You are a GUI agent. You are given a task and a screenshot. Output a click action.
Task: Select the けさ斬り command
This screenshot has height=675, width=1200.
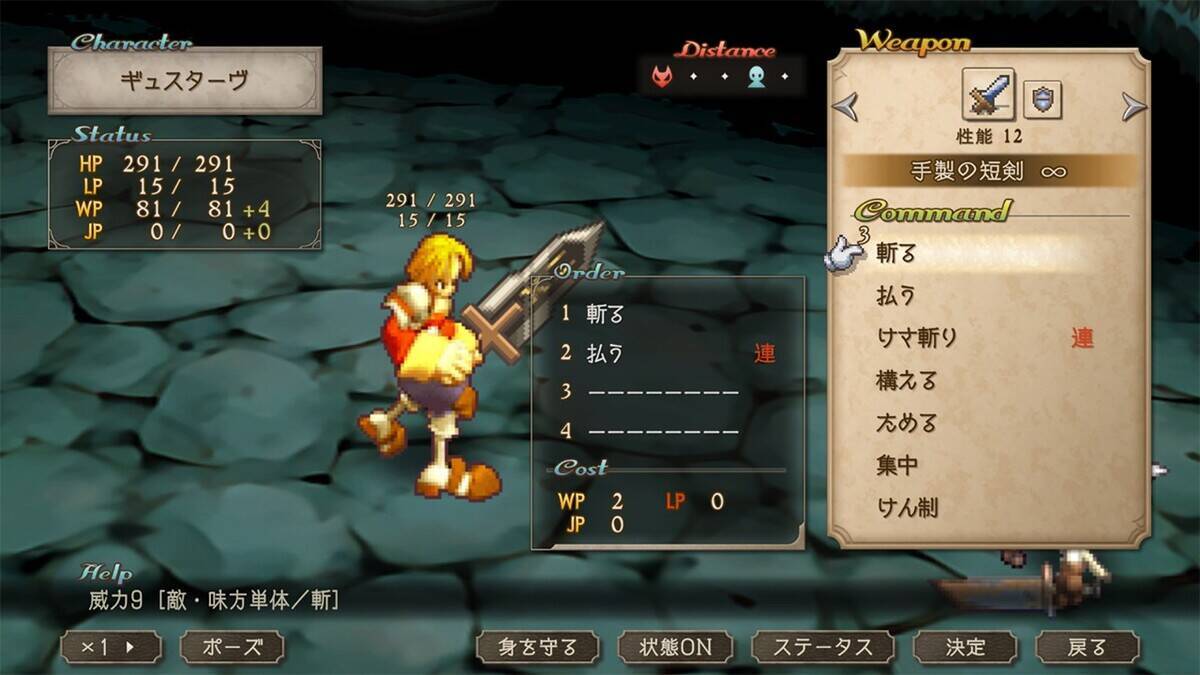point(916,338)
